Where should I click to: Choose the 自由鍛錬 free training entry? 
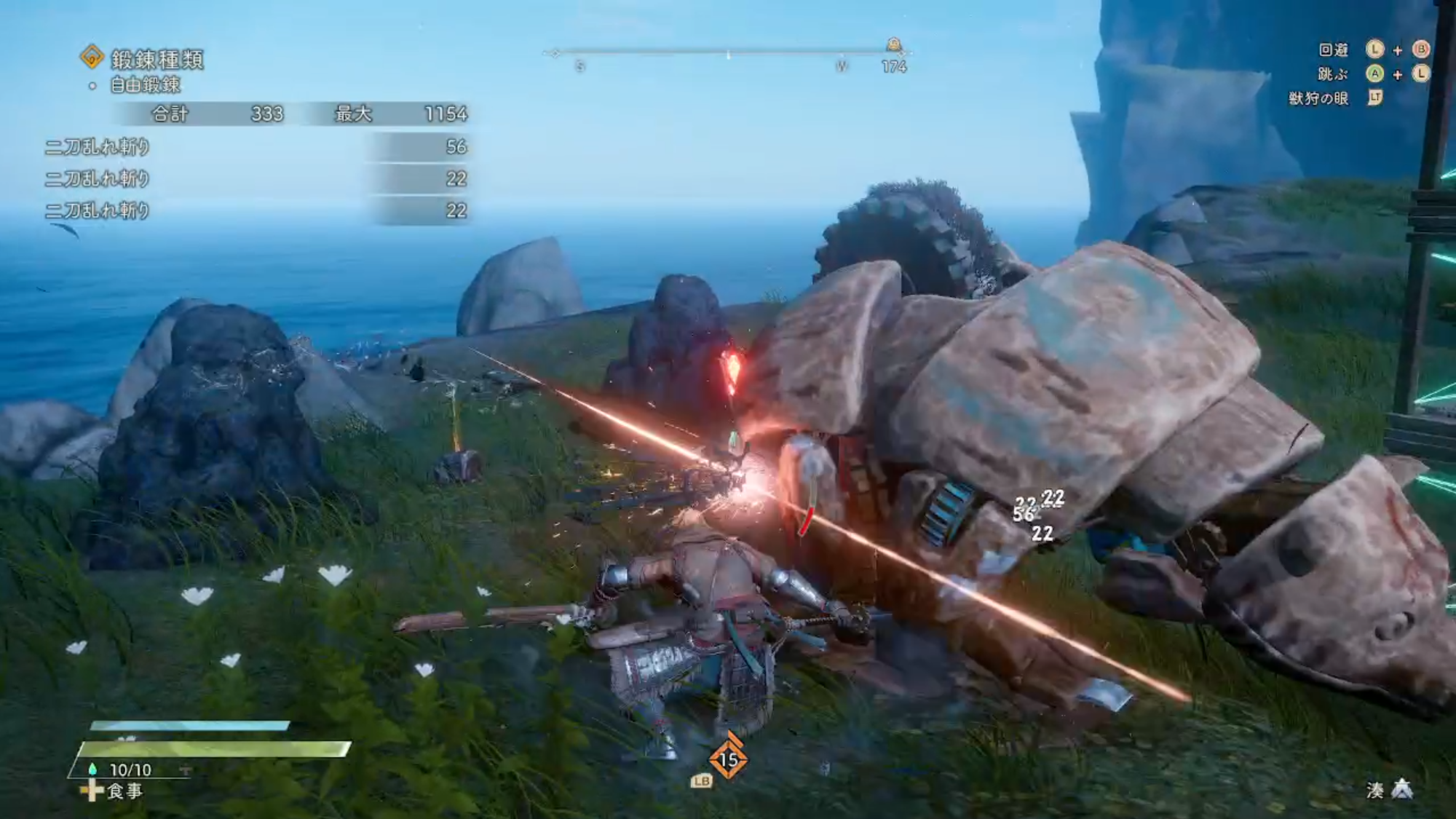coord(145,85)
